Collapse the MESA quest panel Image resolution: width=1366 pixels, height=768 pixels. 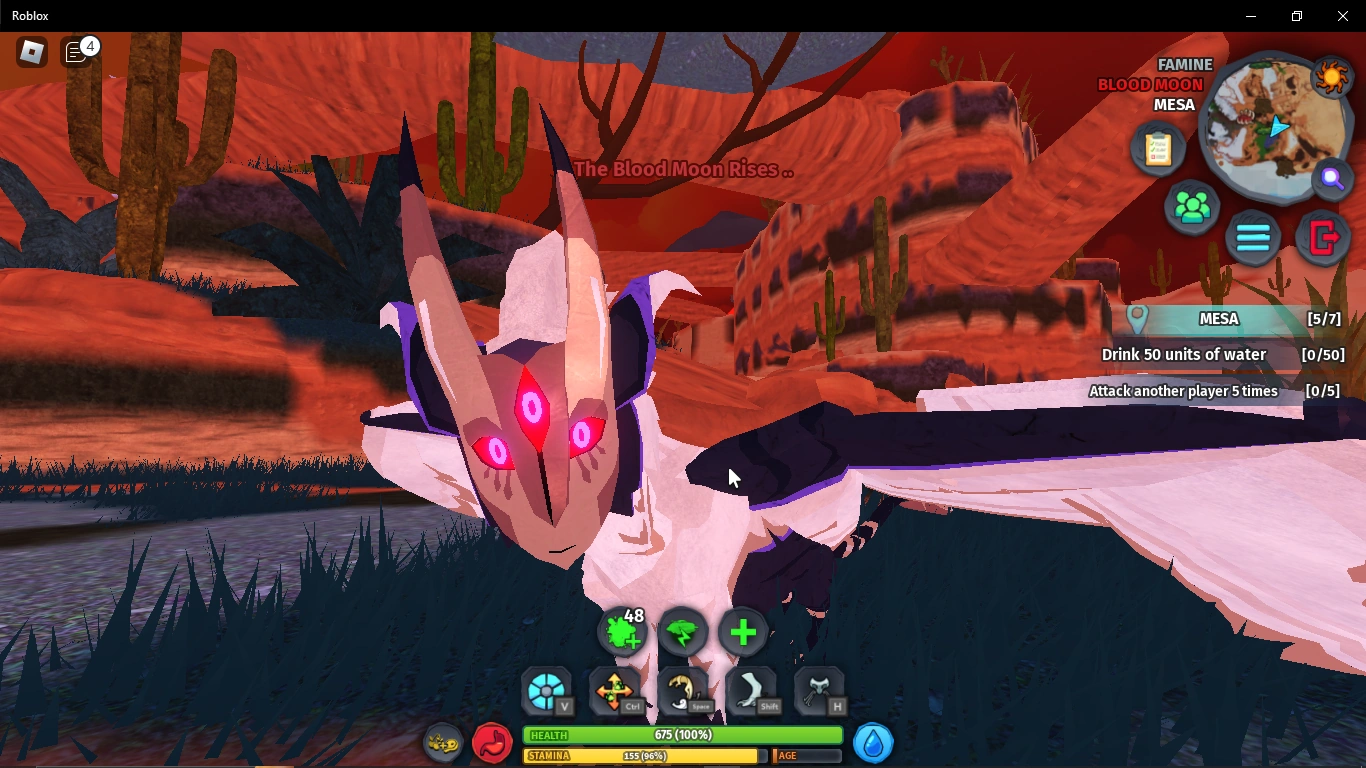pyautogui.click(x=1220, y=319)
